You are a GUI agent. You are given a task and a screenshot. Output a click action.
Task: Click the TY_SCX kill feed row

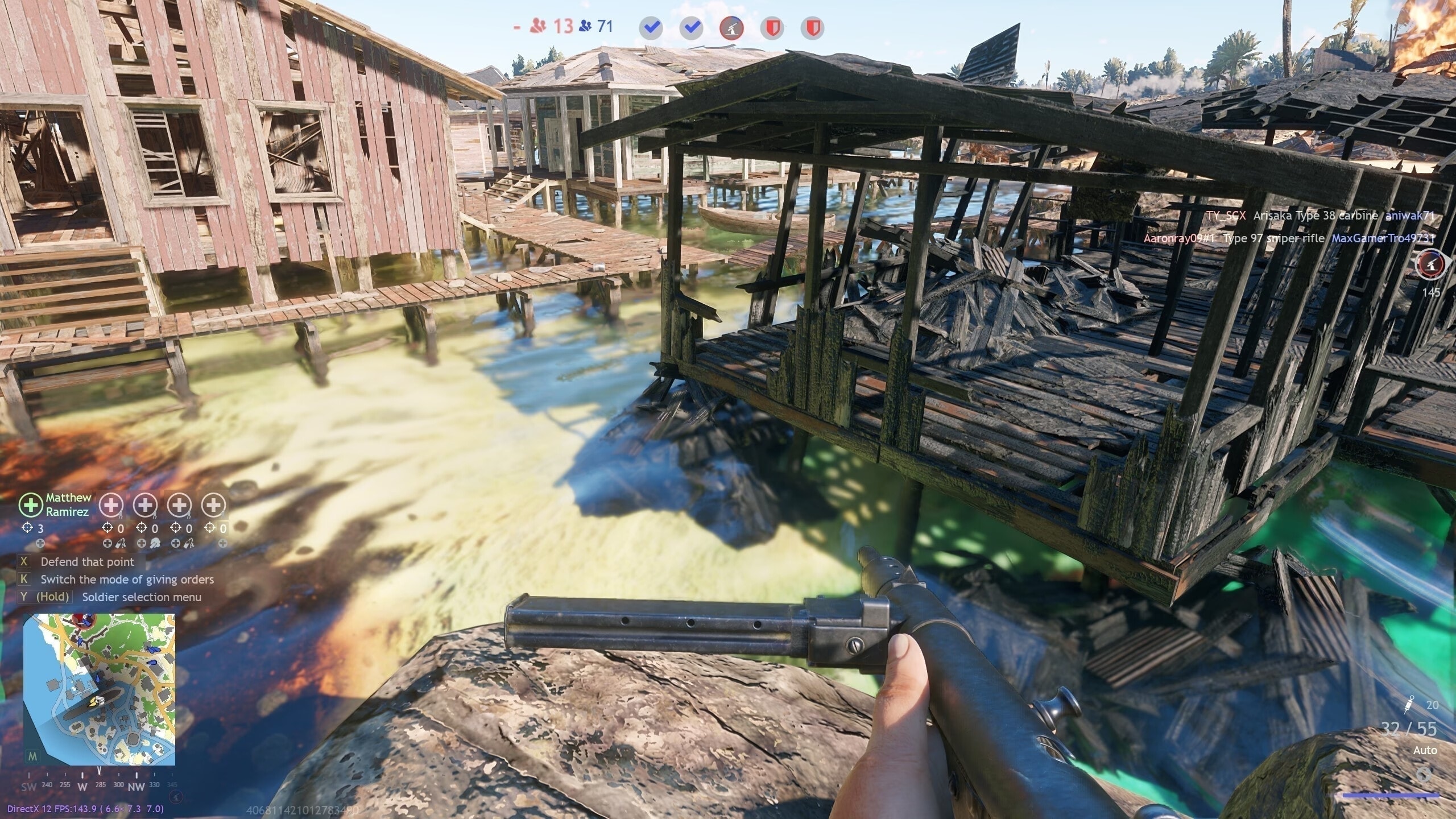(1321, 216)
